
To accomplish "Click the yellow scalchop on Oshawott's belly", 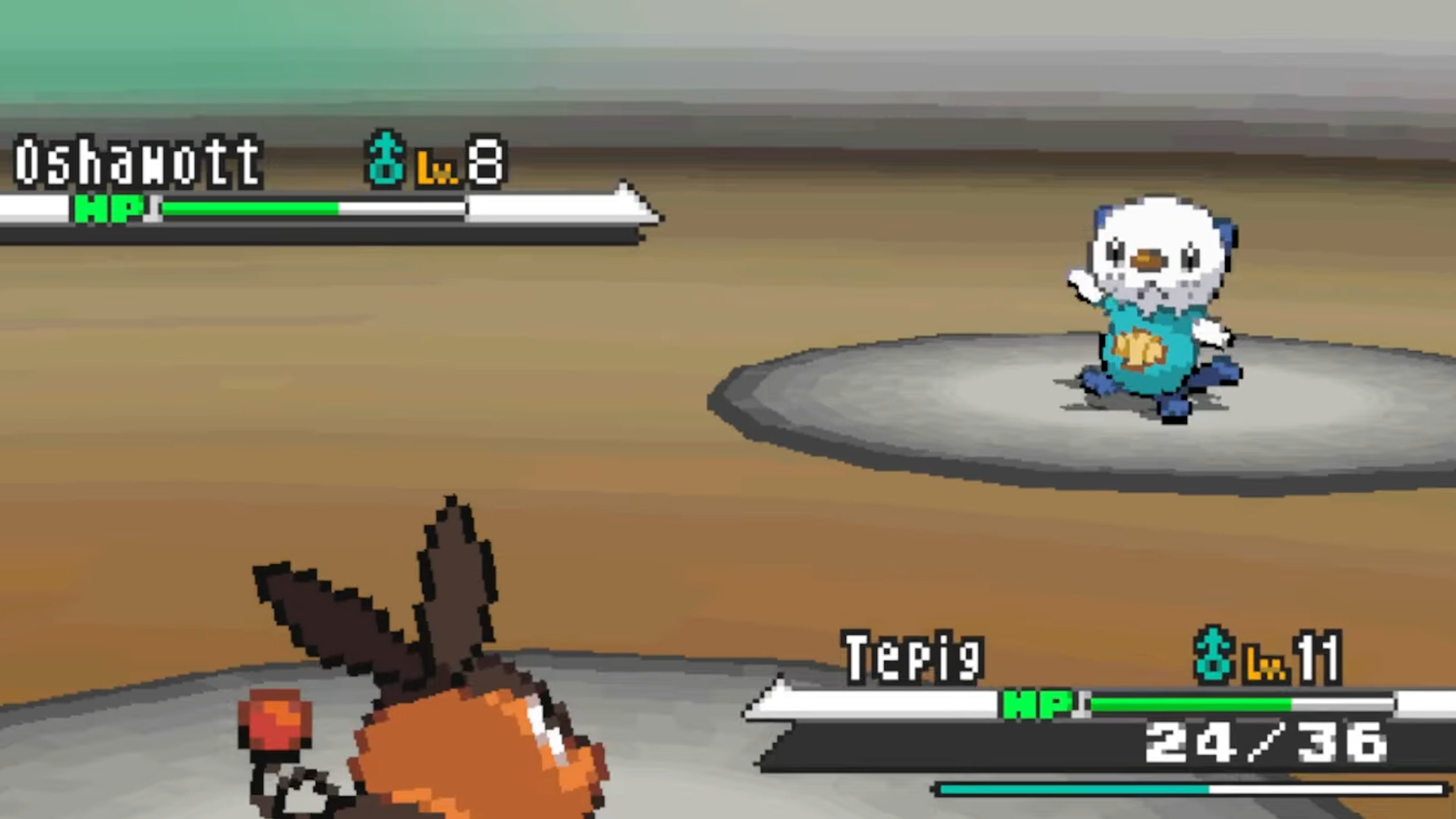I will tap(1140, 349).
